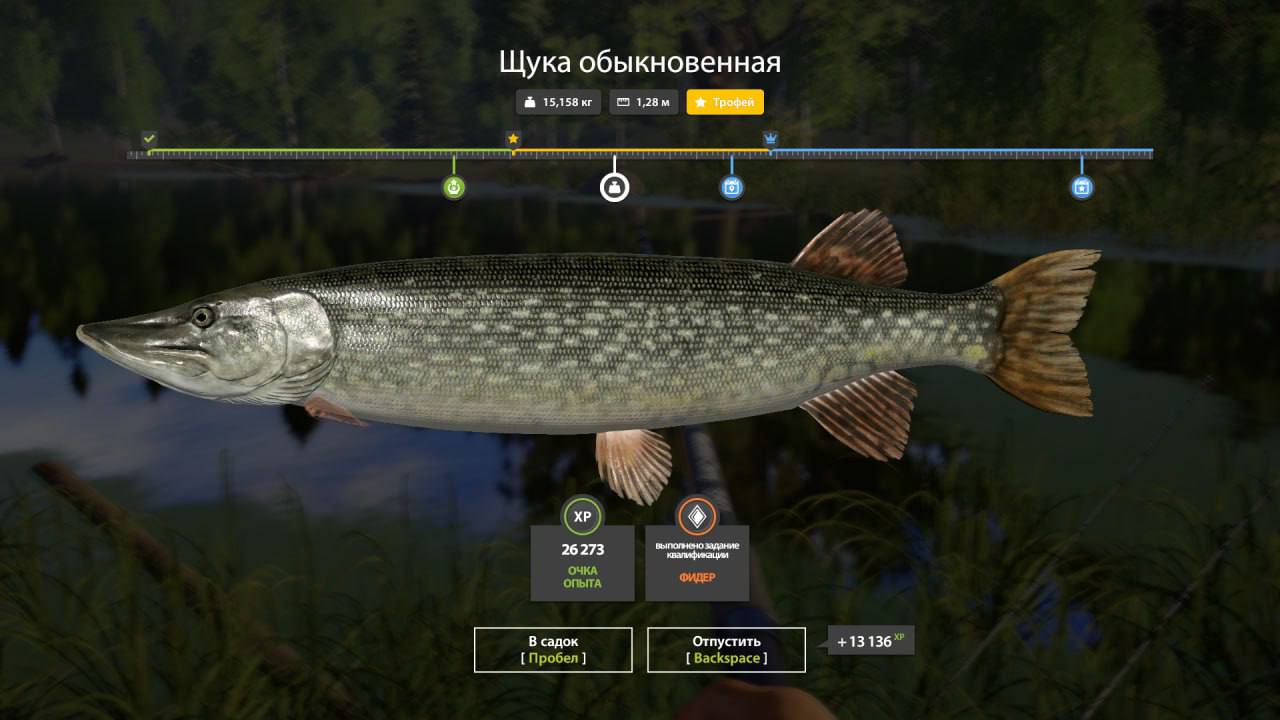Release the fish with the Отпустить button
The width and height of the screenshot is (1280, 720).
726,649
